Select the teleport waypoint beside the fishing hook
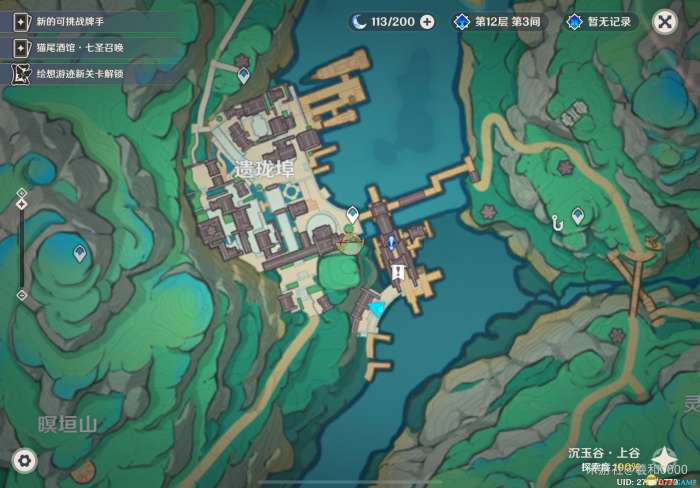 (x=577, y=215)
